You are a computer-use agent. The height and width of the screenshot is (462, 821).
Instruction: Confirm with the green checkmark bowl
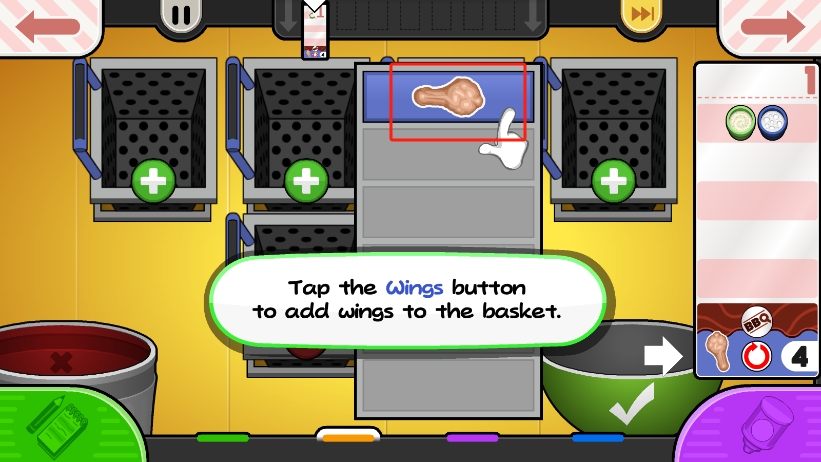(x=625, y=385)
